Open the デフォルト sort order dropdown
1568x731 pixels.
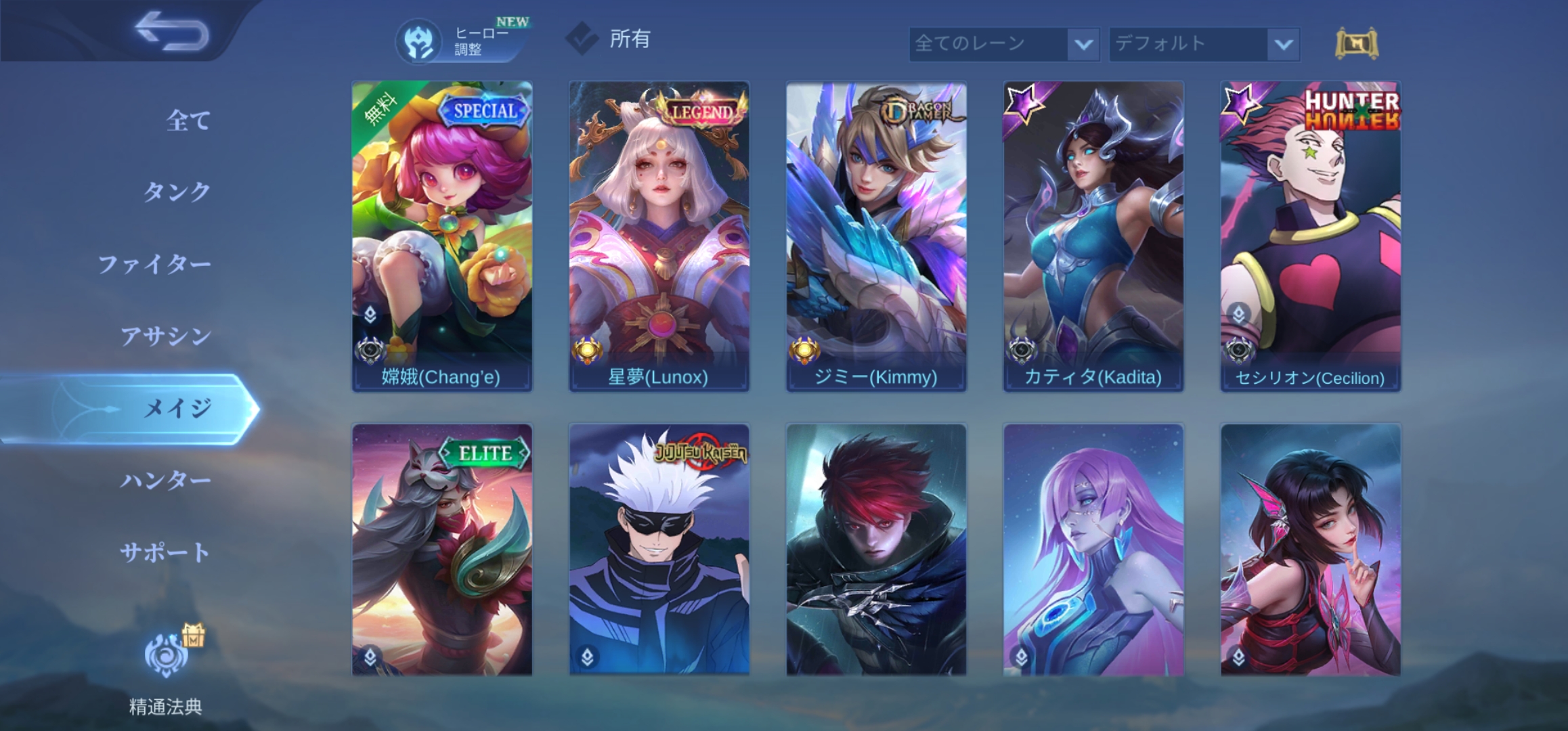1204,45
